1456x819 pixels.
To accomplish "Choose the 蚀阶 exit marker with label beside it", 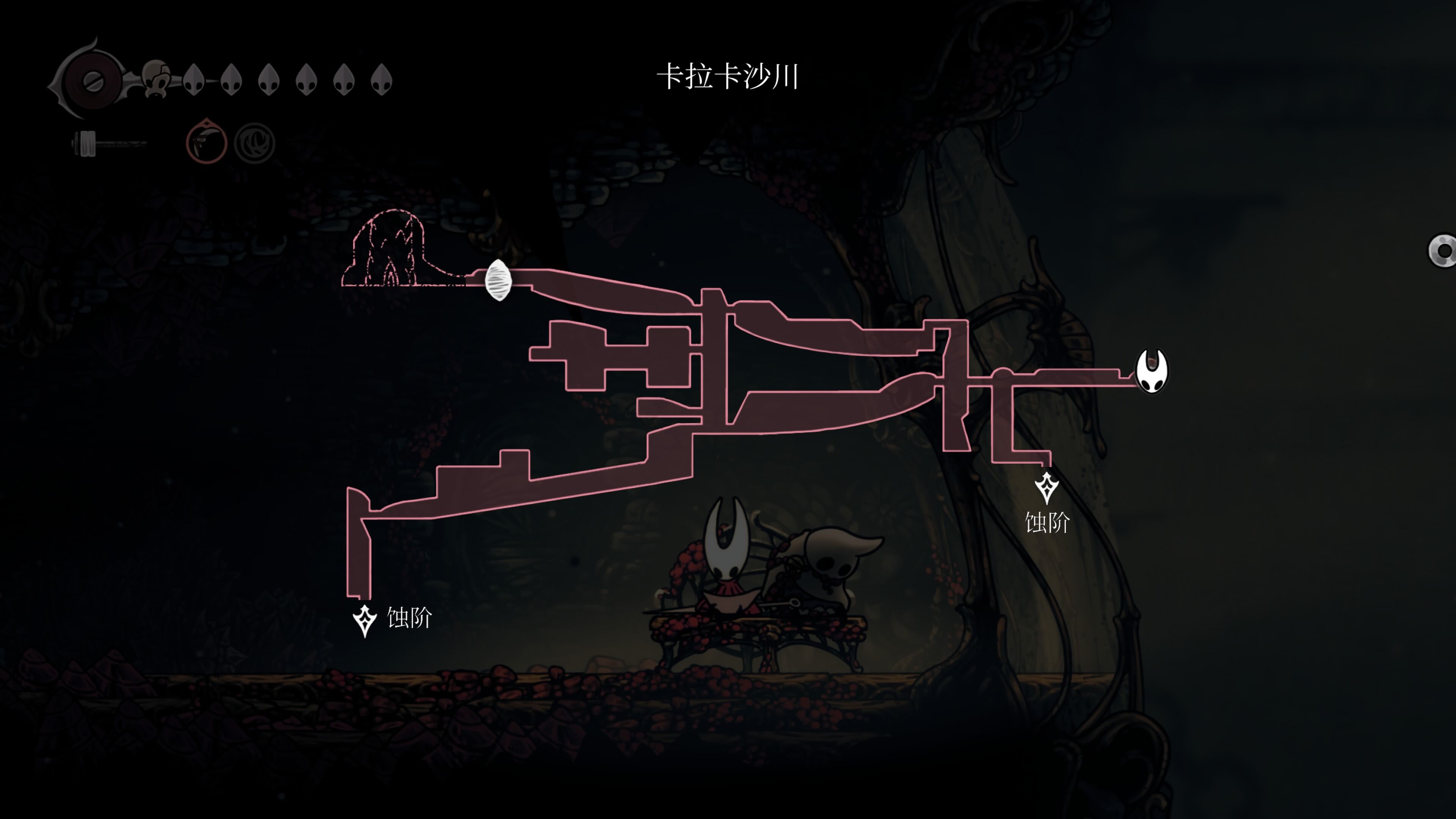I will pos(364,621).
